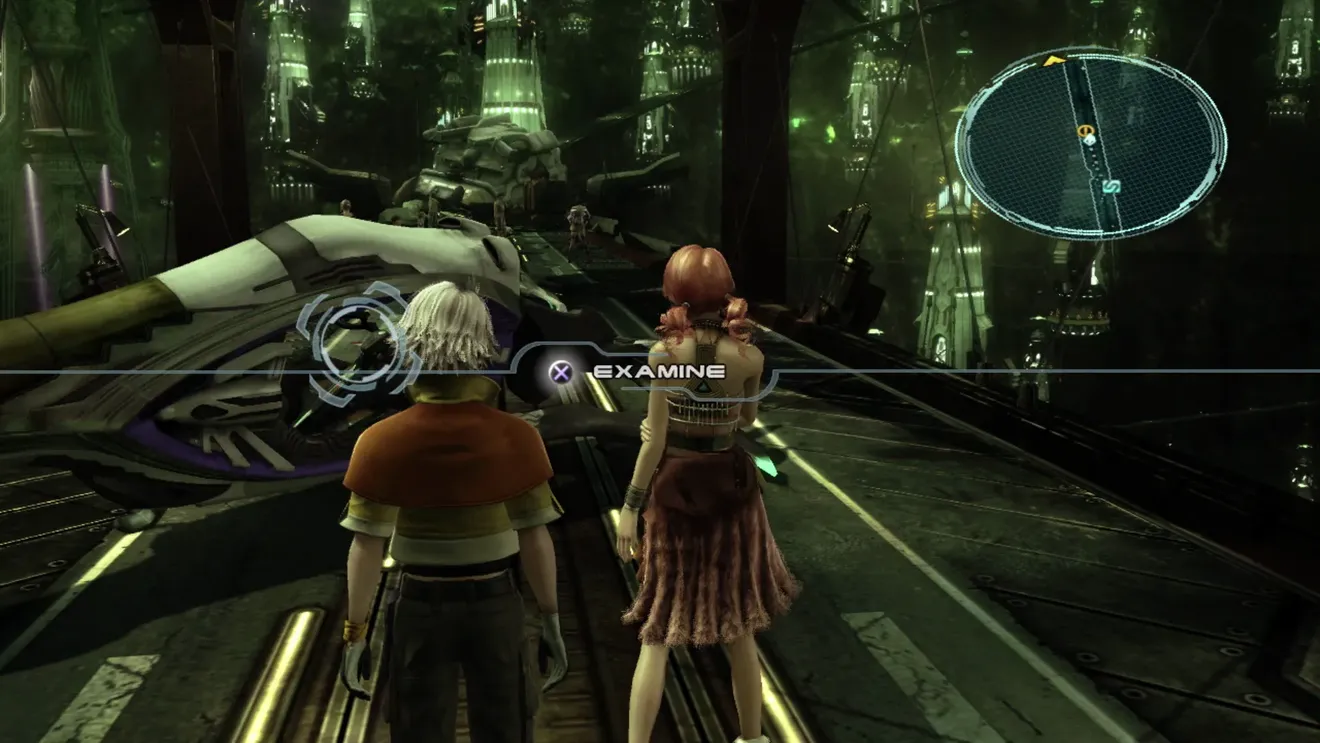This screenshot has height=743, width=1320.
Task: Choose the Examine prompt label
Action: 659,372
